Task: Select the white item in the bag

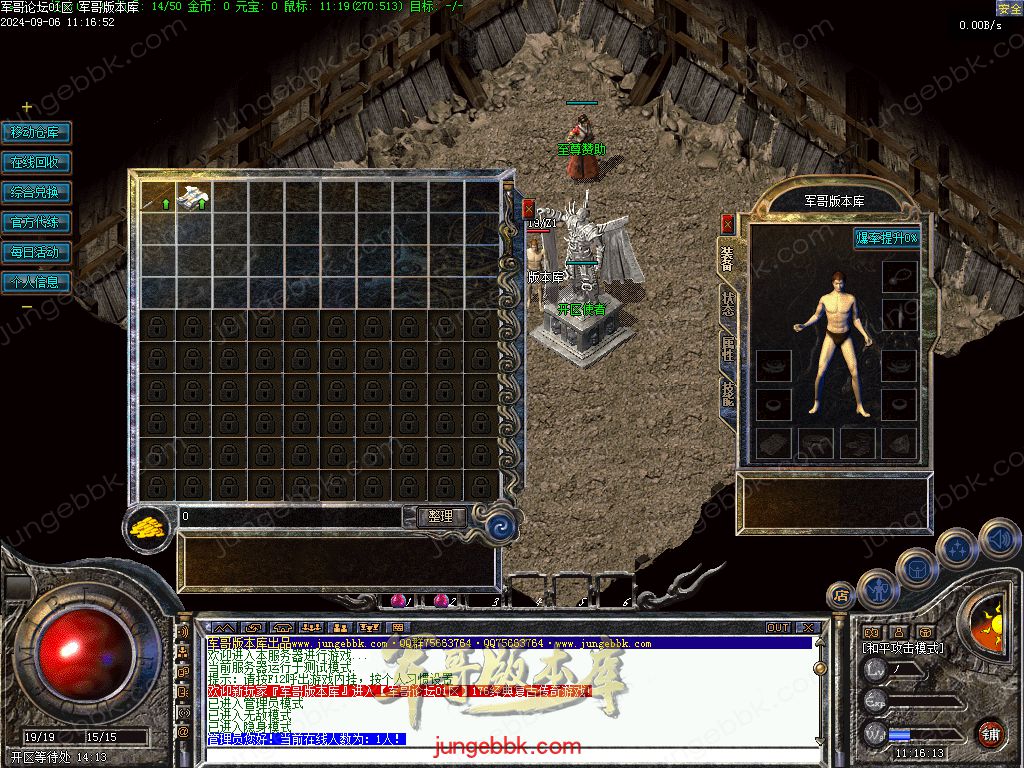Action: click(193, 198)
